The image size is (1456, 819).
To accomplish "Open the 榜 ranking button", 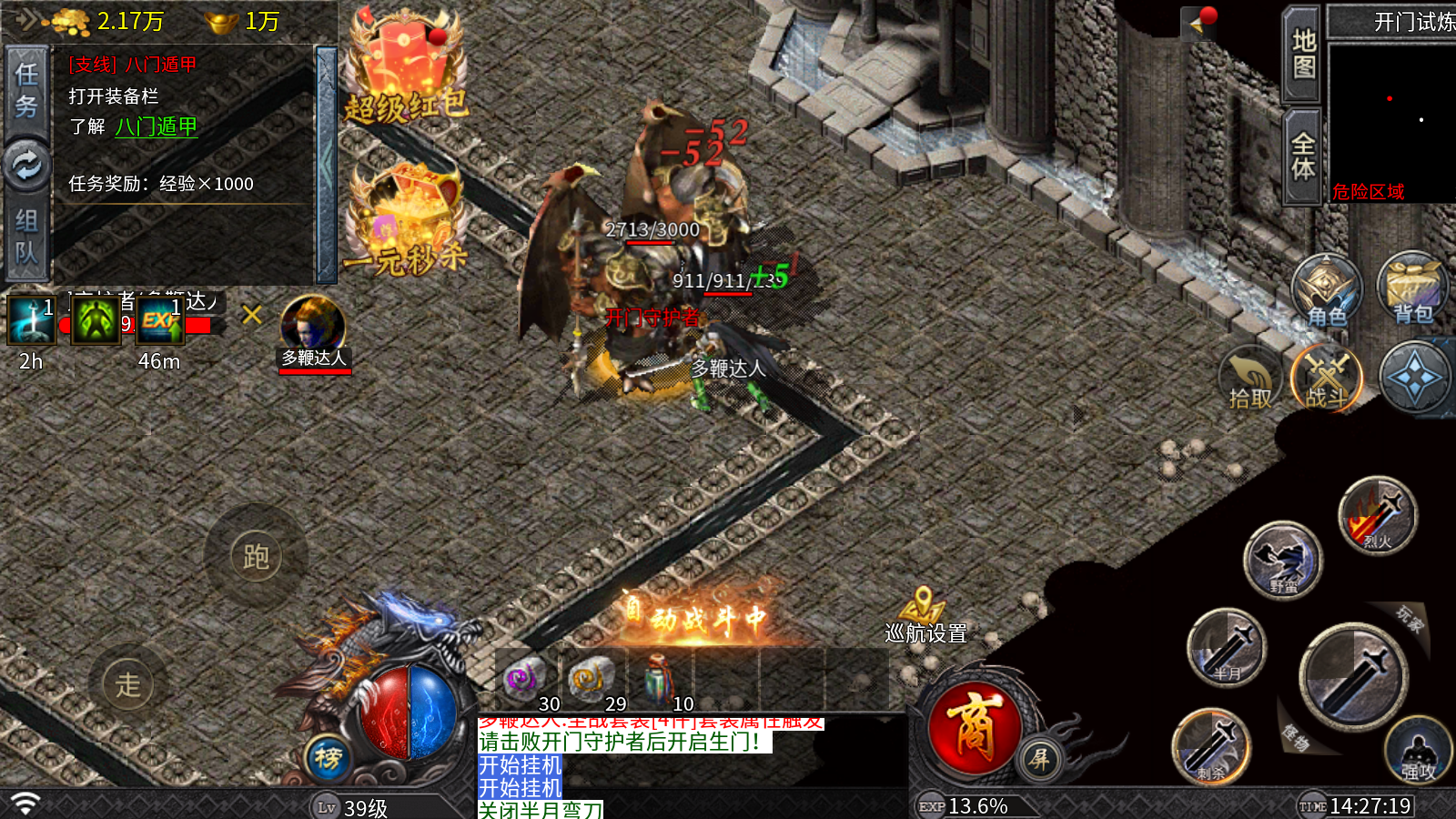I will click(x=329, y=757).
